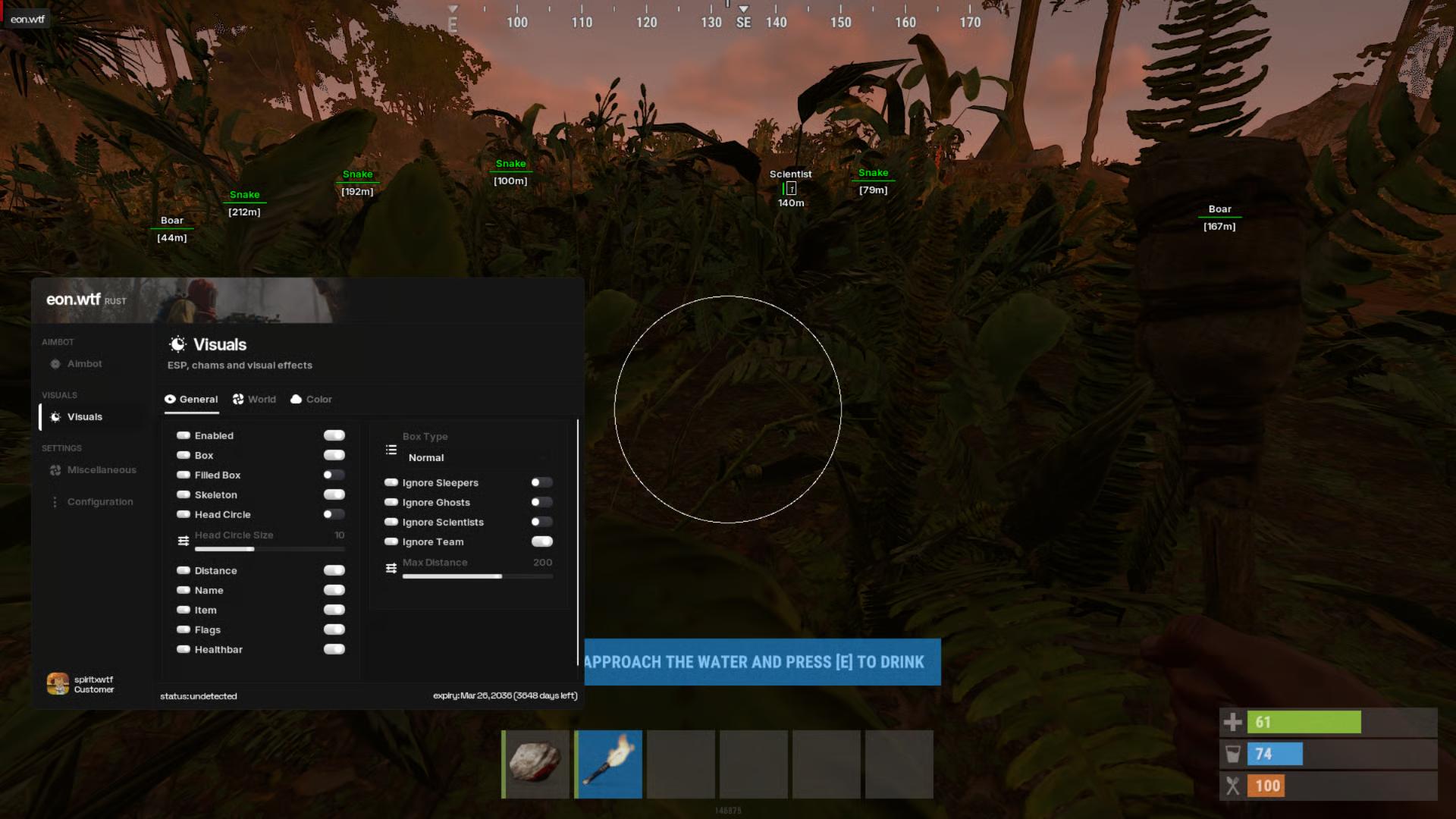1456x819 pixels.
Task: Switch to the Color tab
Action: point(312,400)
